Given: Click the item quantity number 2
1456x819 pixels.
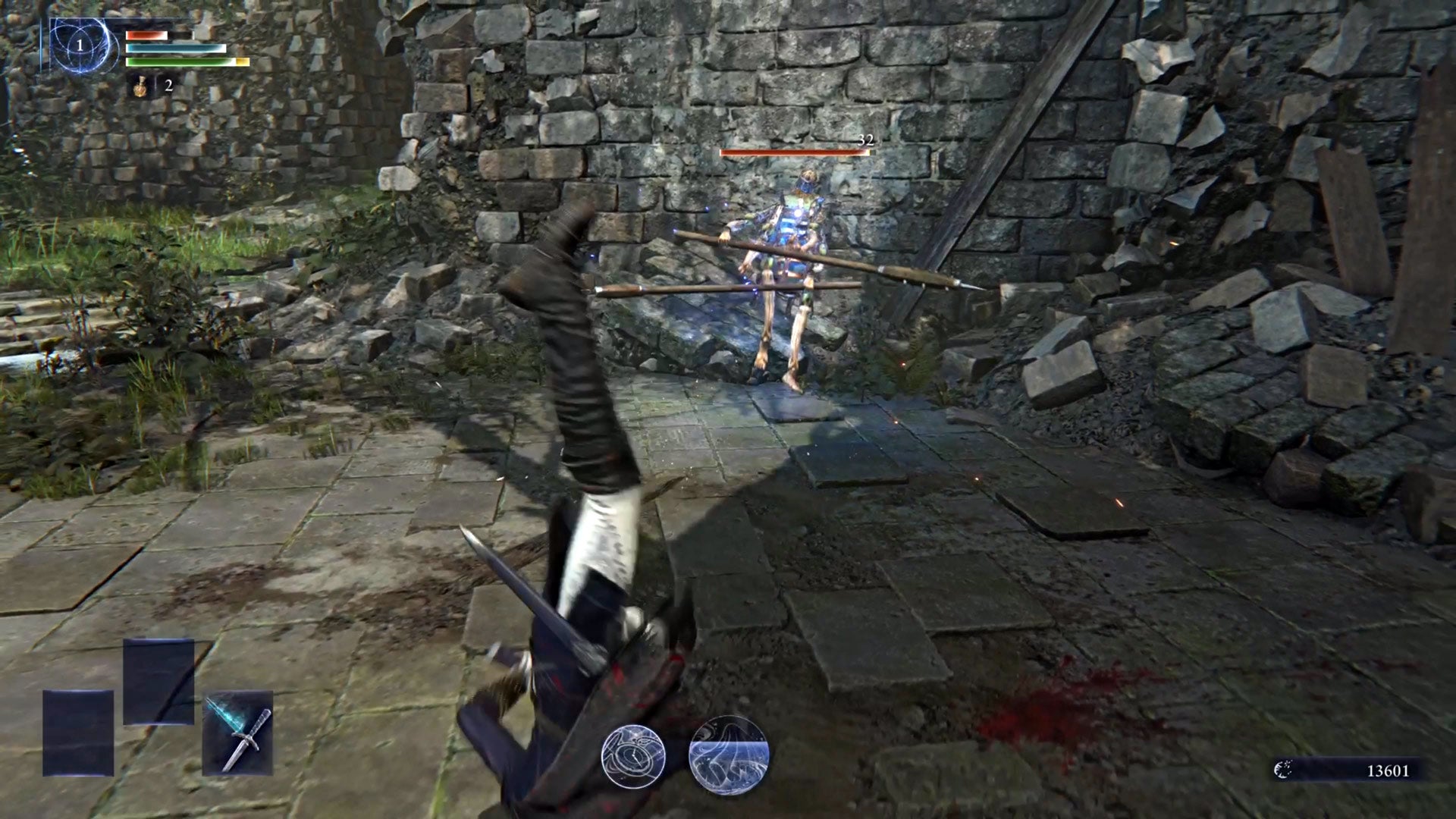Looking at the screenshot, I should tap(168, 86).
